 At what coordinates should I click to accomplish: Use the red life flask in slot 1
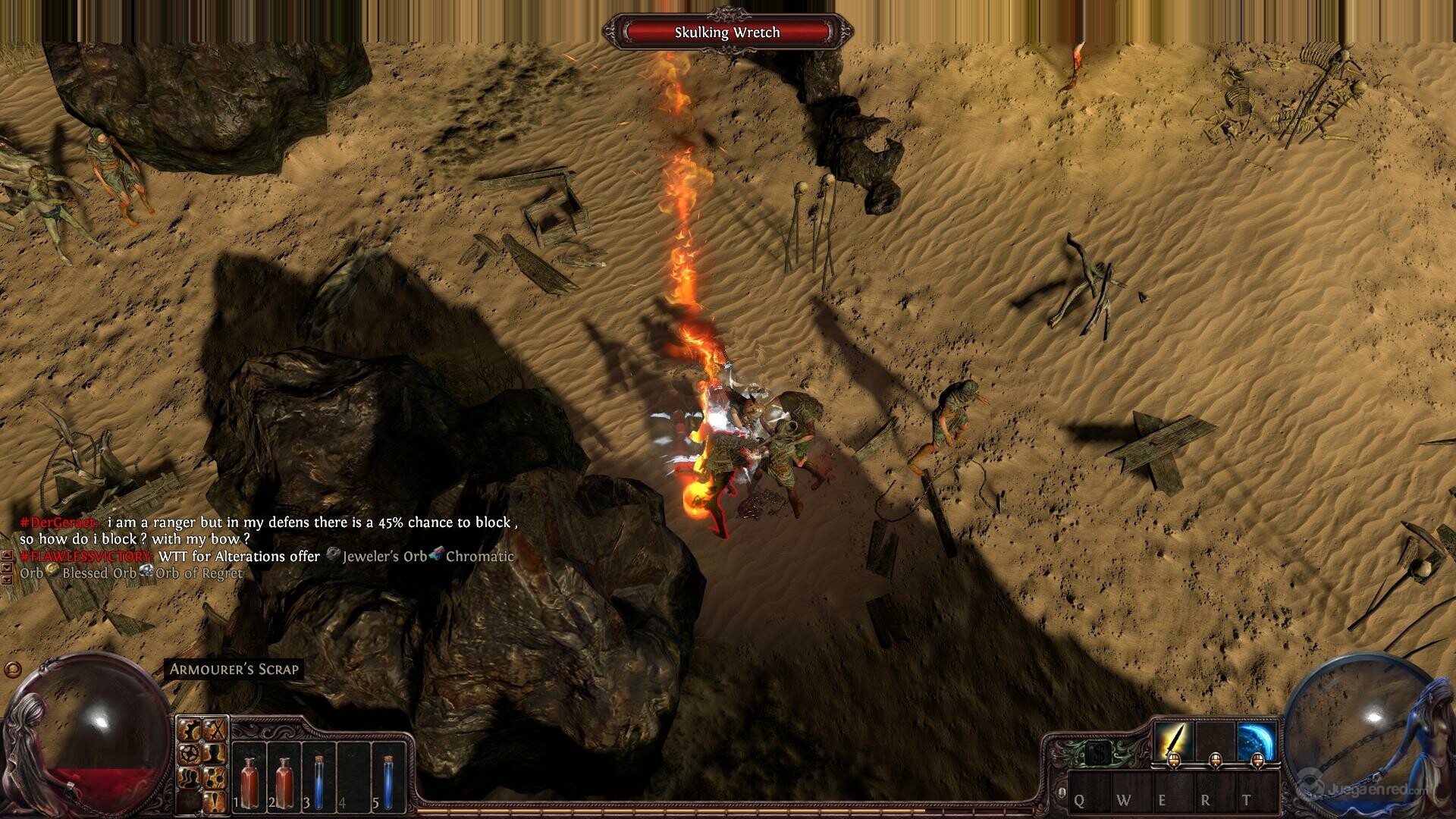click(x=249, y=775)
